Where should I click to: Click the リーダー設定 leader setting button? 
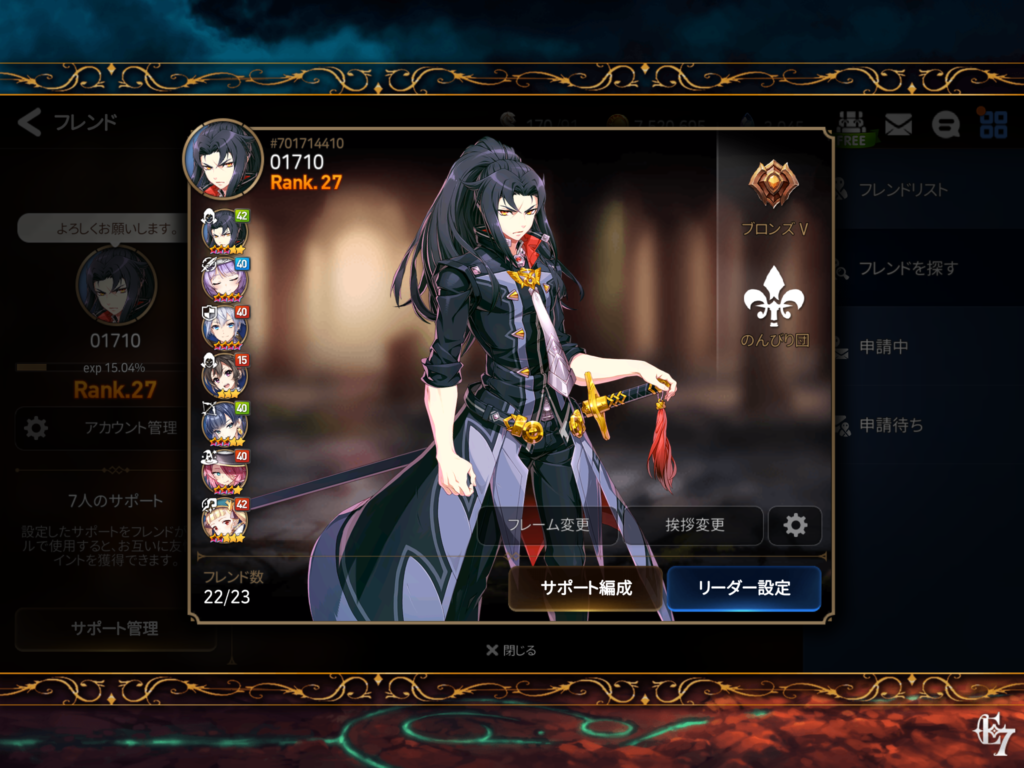tap(744, 588)
